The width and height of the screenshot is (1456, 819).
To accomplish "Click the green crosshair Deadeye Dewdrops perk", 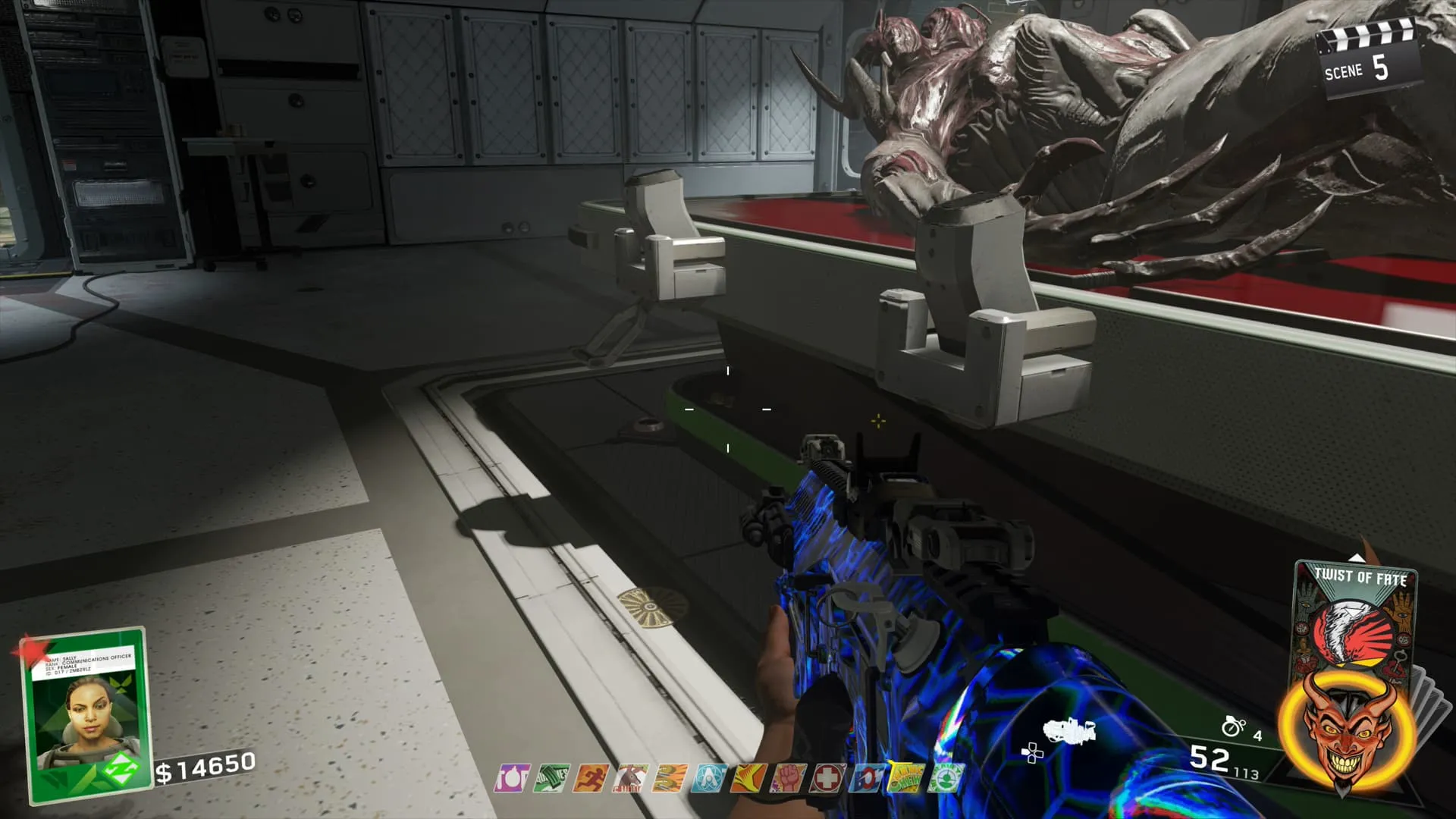I will click(x=945, y=778).
